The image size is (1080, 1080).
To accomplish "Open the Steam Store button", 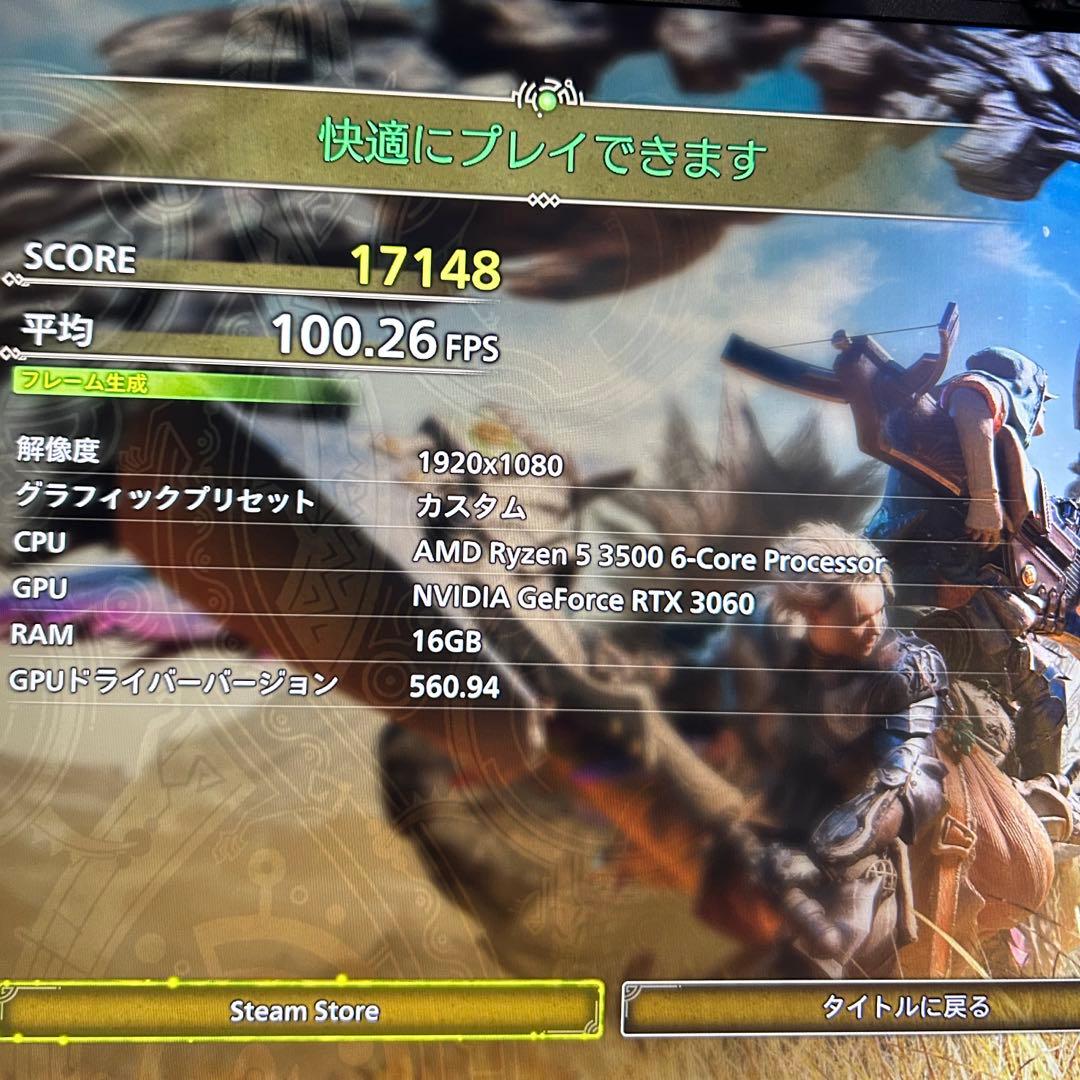I will (304, 1010).
